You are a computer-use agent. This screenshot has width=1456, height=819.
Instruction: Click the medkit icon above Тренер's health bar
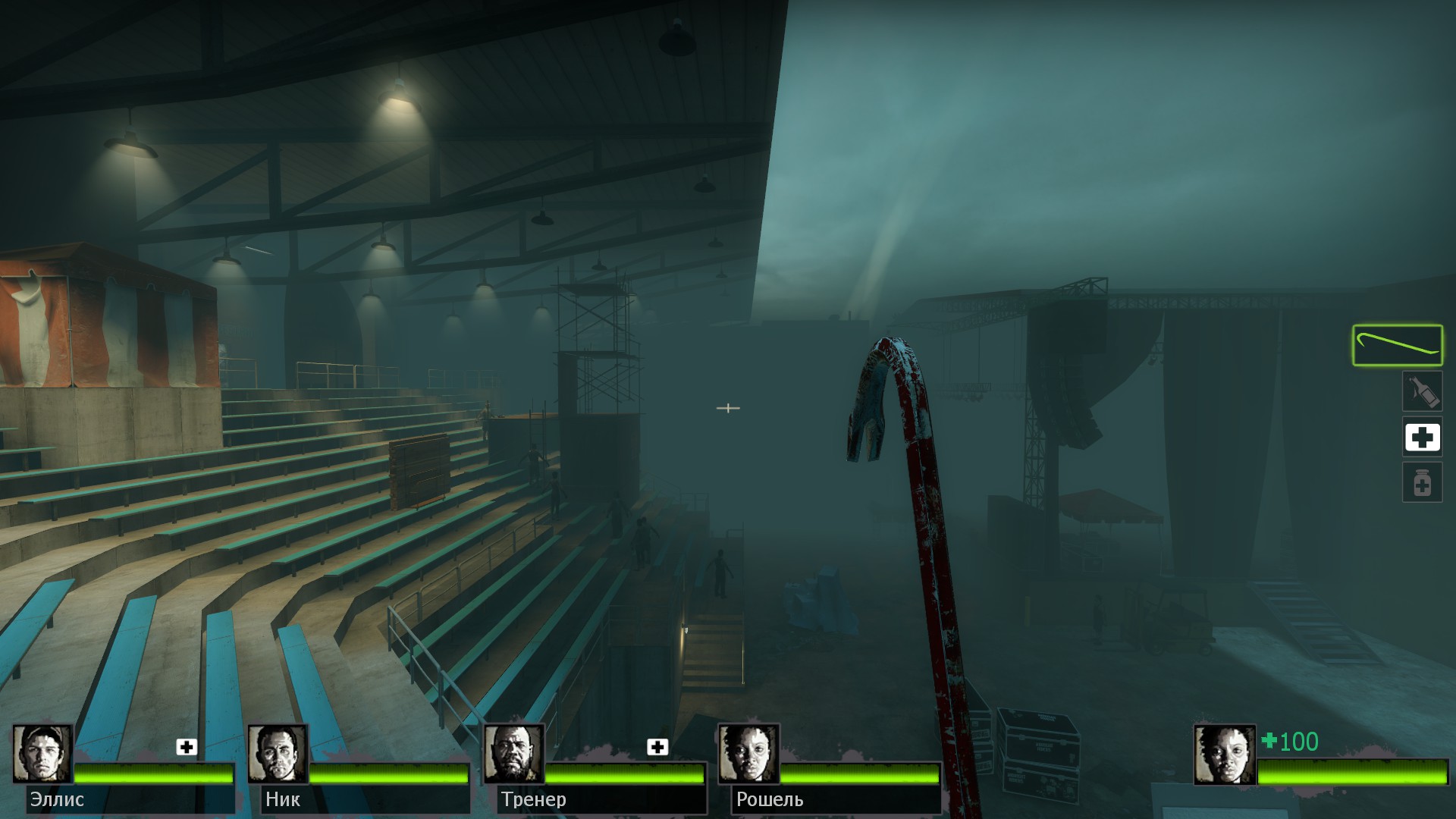657,747
